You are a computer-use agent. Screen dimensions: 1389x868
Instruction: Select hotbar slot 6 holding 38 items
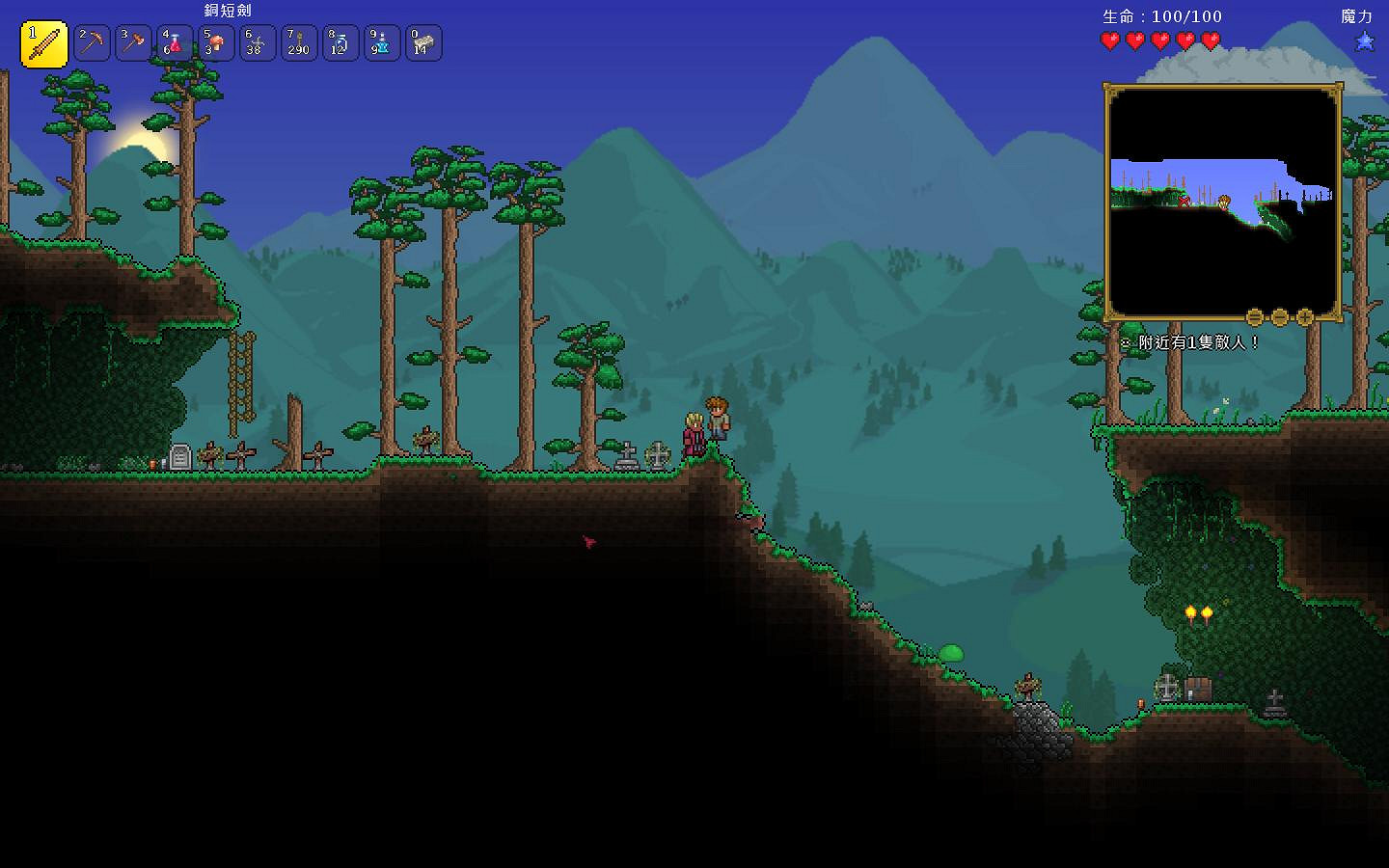[x=258, y=43]
